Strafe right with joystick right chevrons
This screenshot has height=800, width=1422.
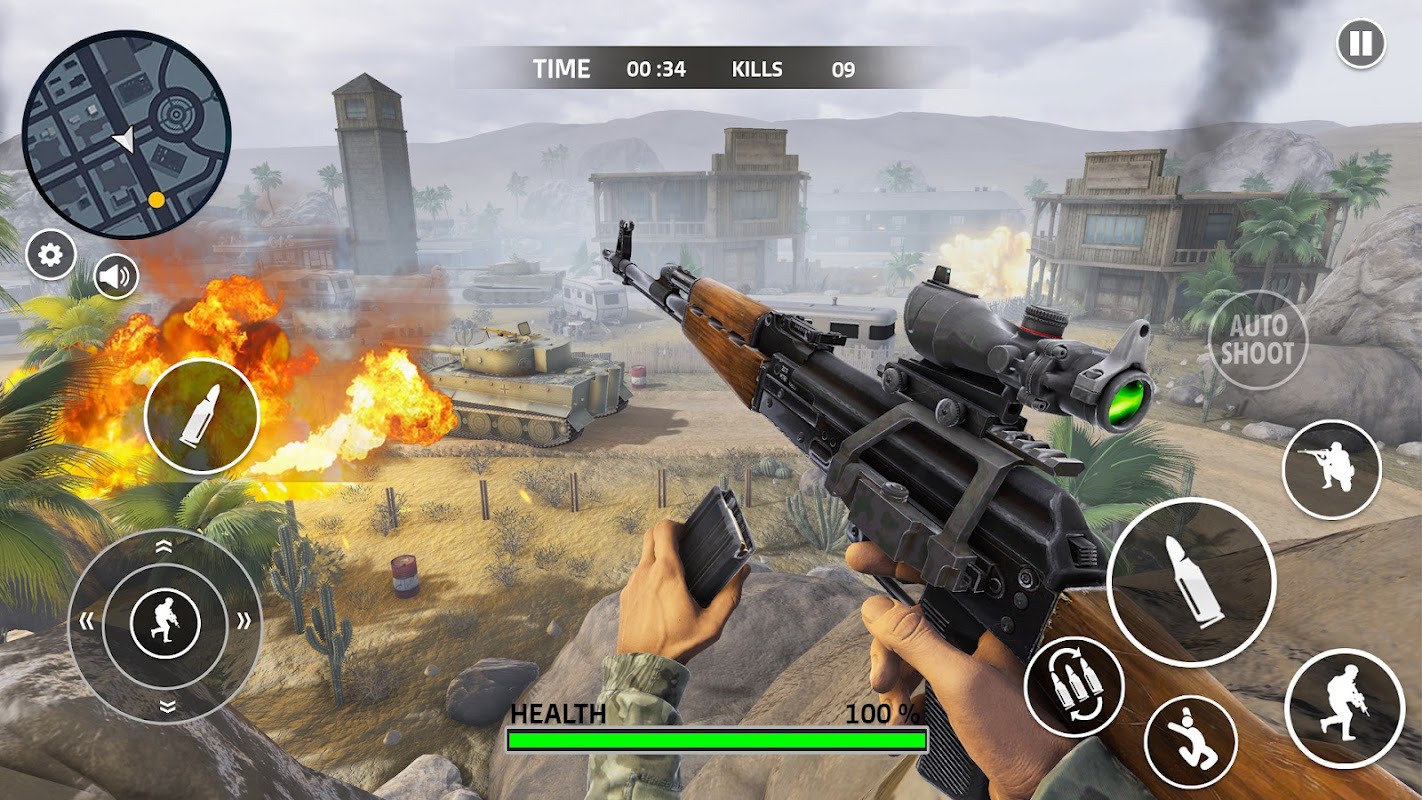pyautogui.click(x=243, y=622)
